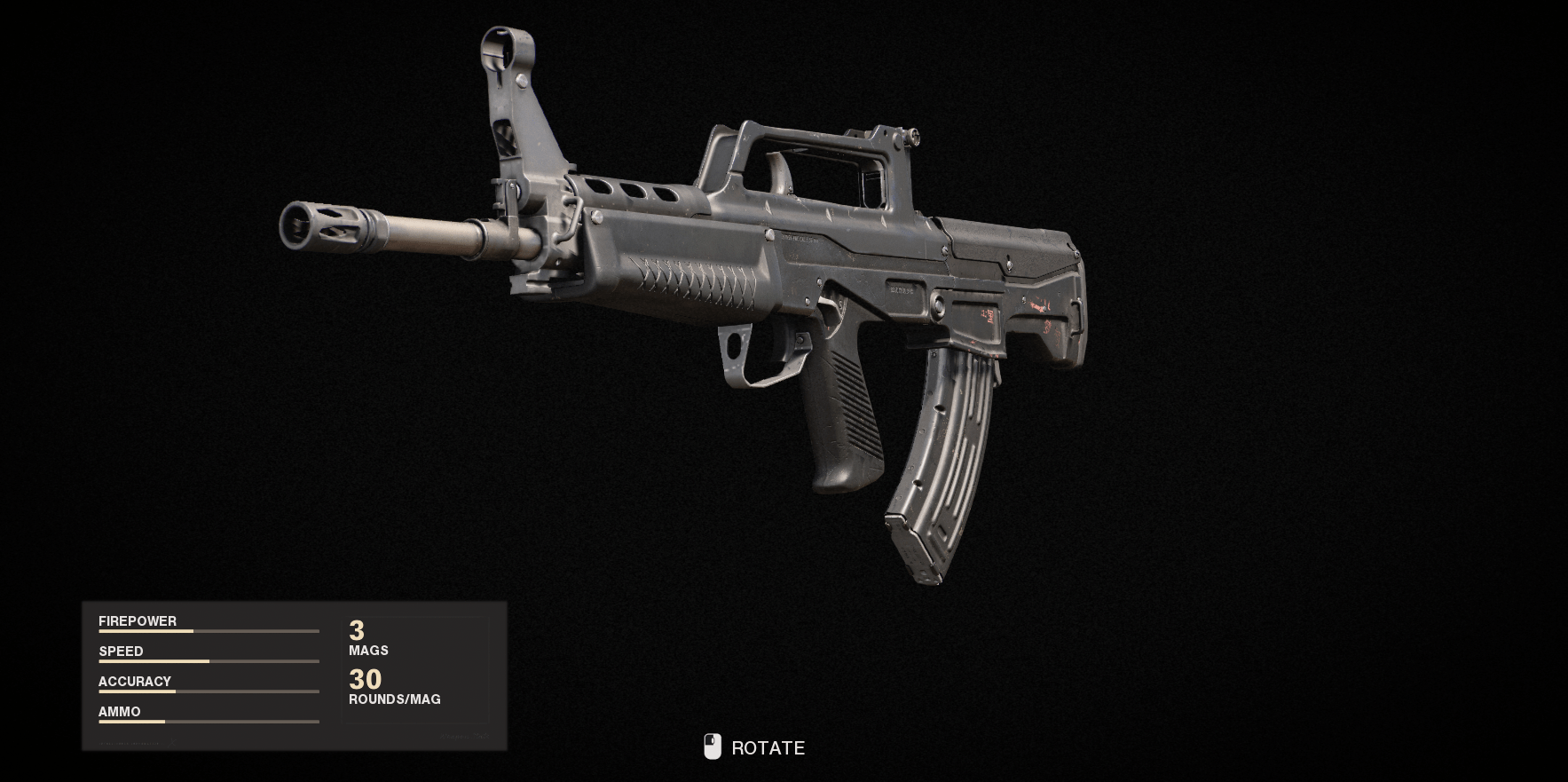
Task: Click the ACCURACY stat bar
Action: [x=208, y=692]
